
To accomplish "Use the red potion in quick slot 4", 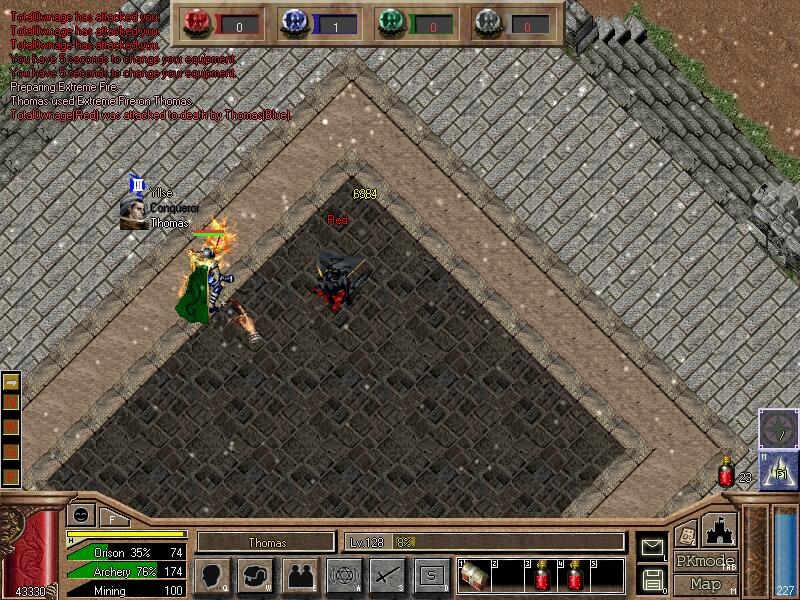I will [x=575, y=577].
